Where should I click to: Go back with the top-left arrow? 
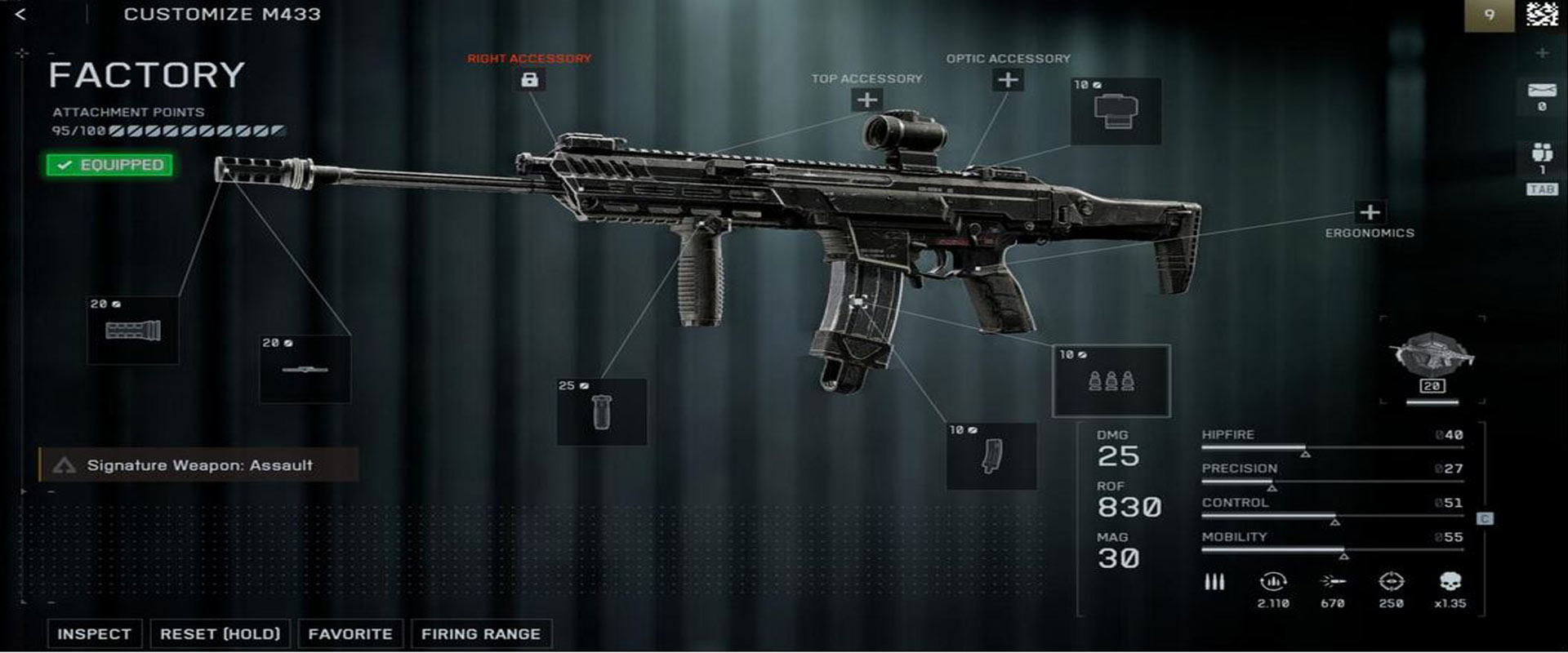[x=20, y=14]
